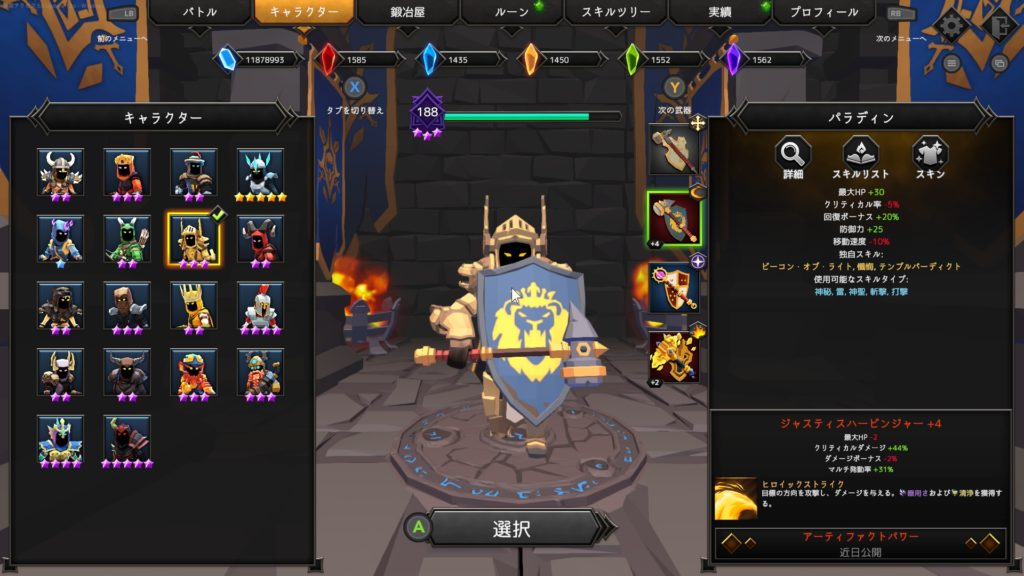Viewport: 1024px width, 576px height.
Task: Open the gear settings icon
Action: click(x=949, y=24)
